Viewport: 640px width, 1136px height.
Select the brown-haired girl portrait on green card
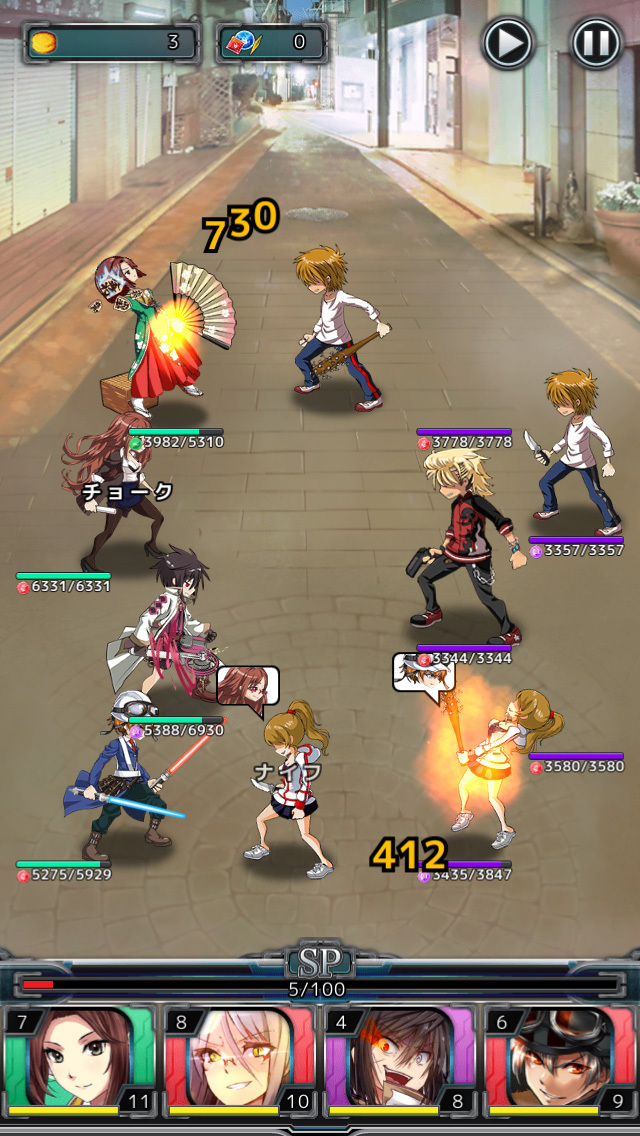tap(79, 1061)
